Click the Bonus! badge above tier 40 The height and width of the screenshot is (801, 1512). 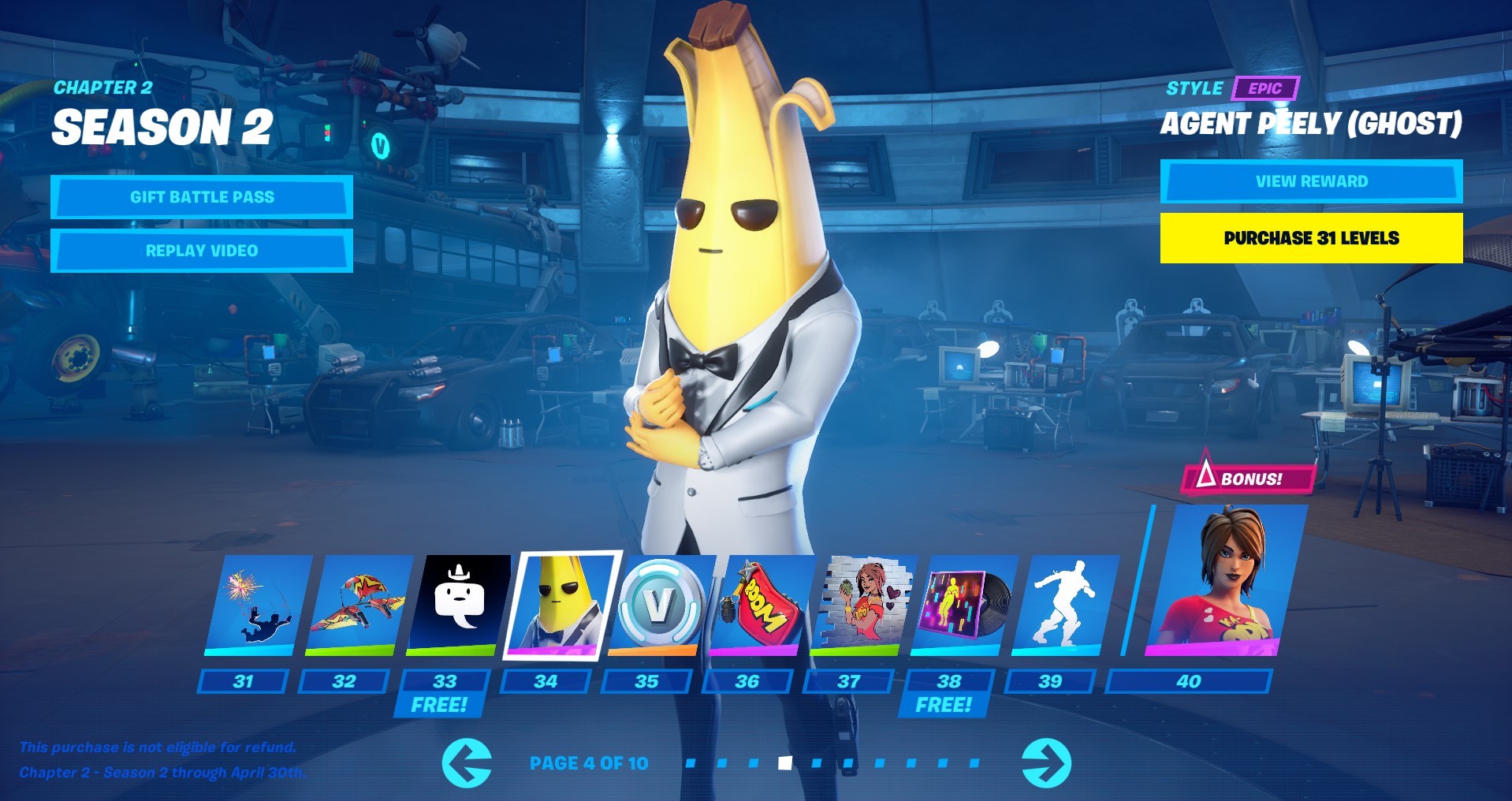click(1249, 477)
